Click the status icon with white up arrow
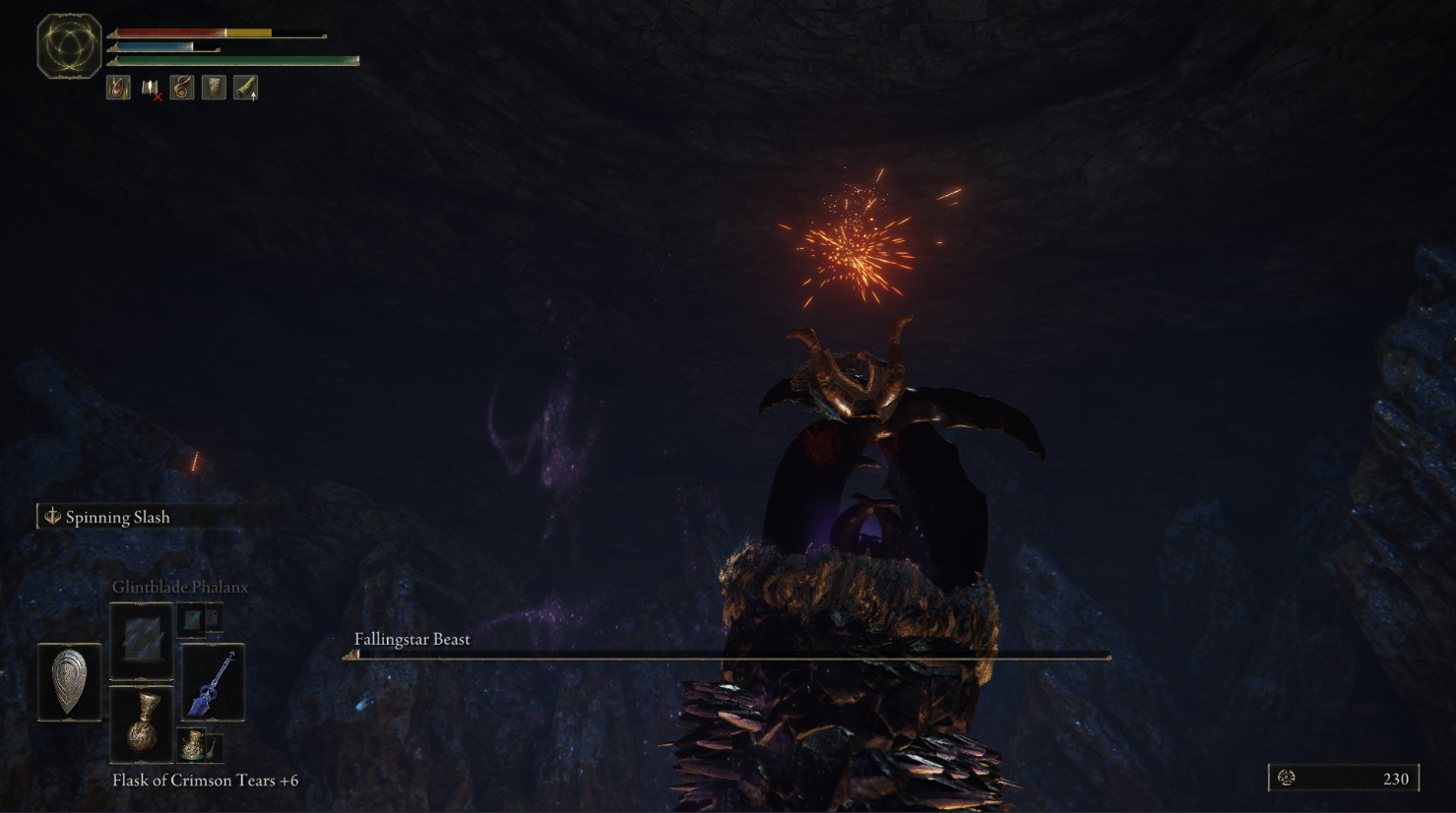 245,89
